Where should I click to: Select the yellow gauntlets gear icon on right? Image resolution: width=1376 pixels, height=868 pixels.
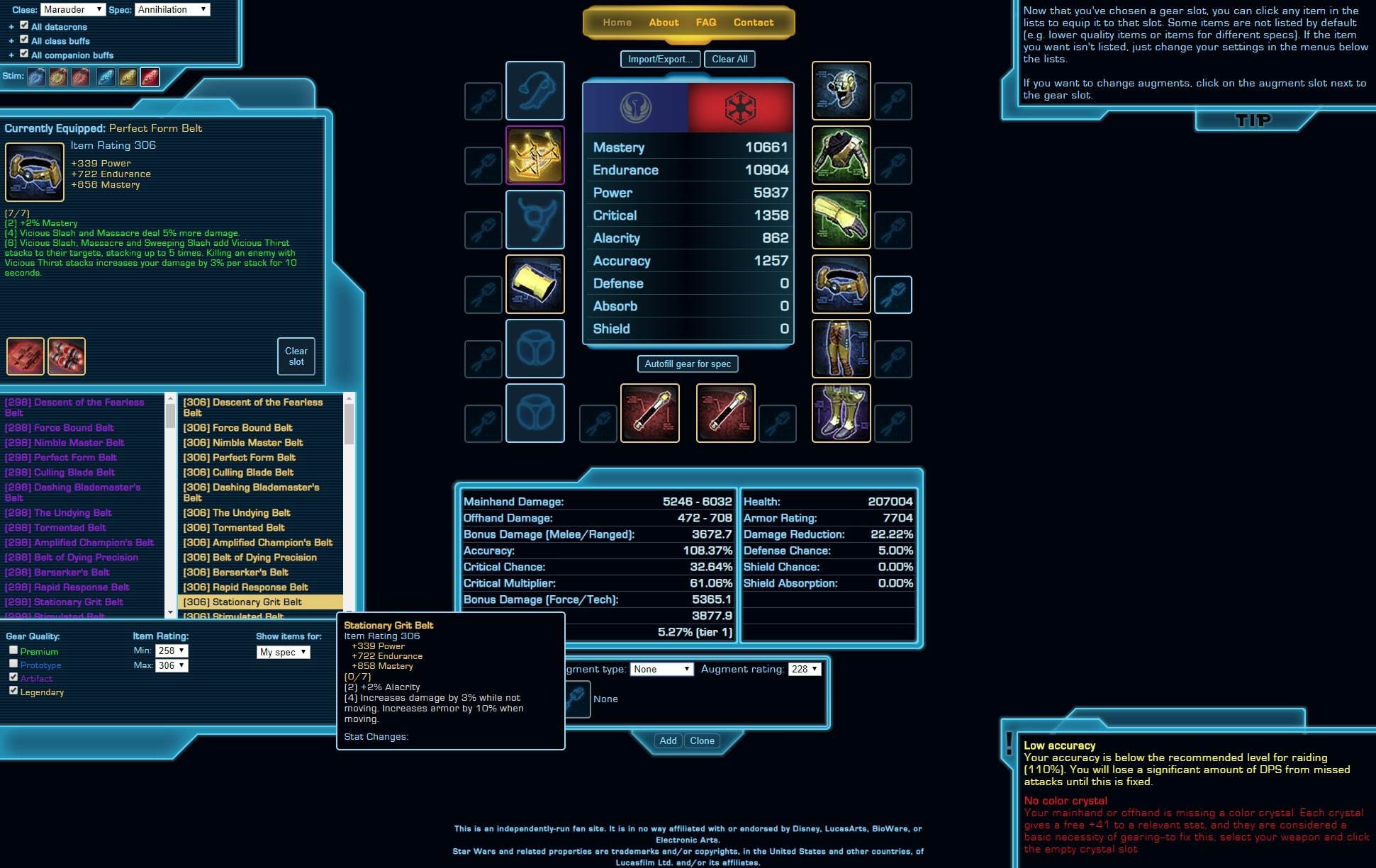(x=841, y=220)
